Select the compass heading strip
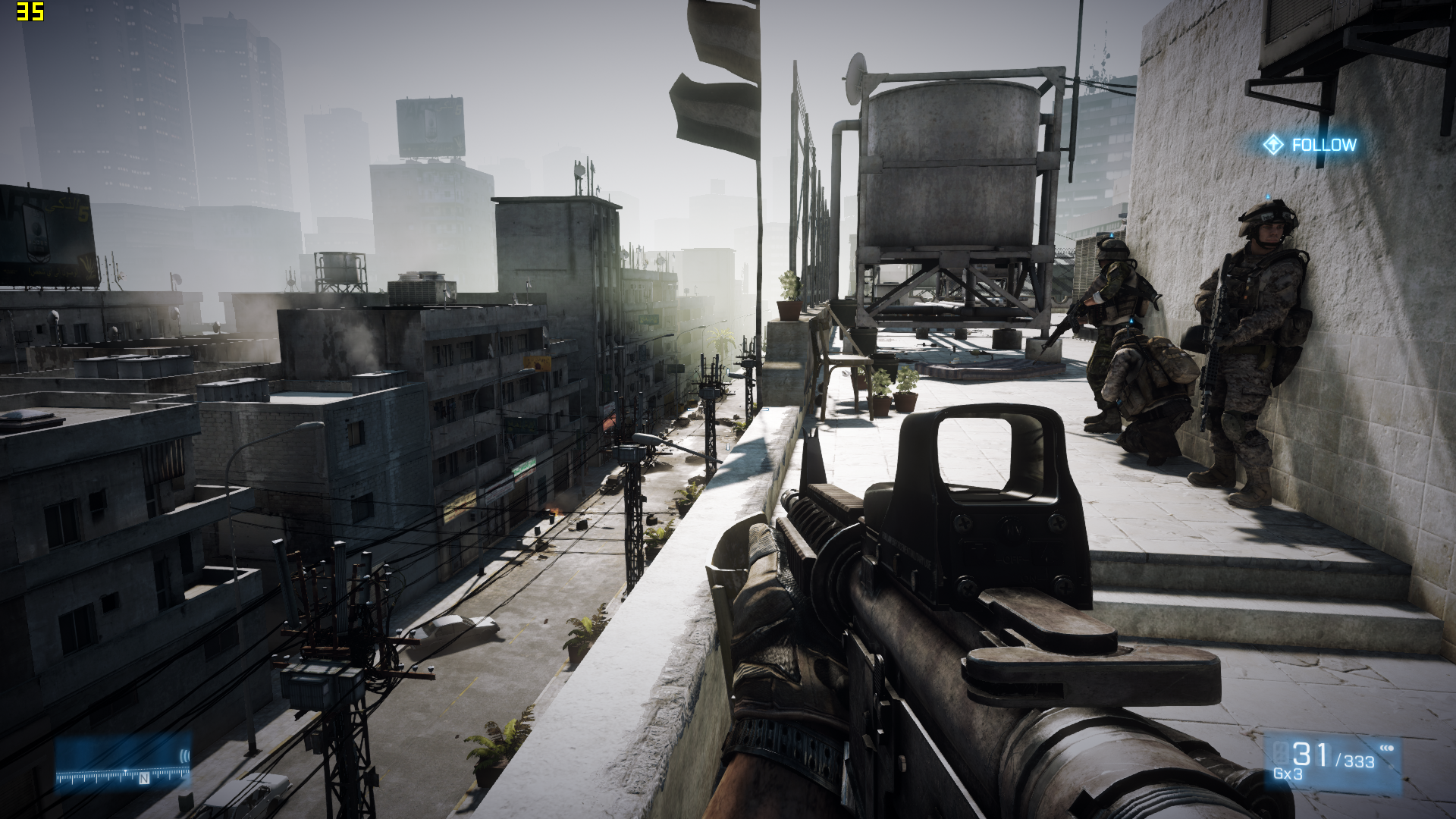This screenshot has height=819, width=1456. [x=122, y=776]
